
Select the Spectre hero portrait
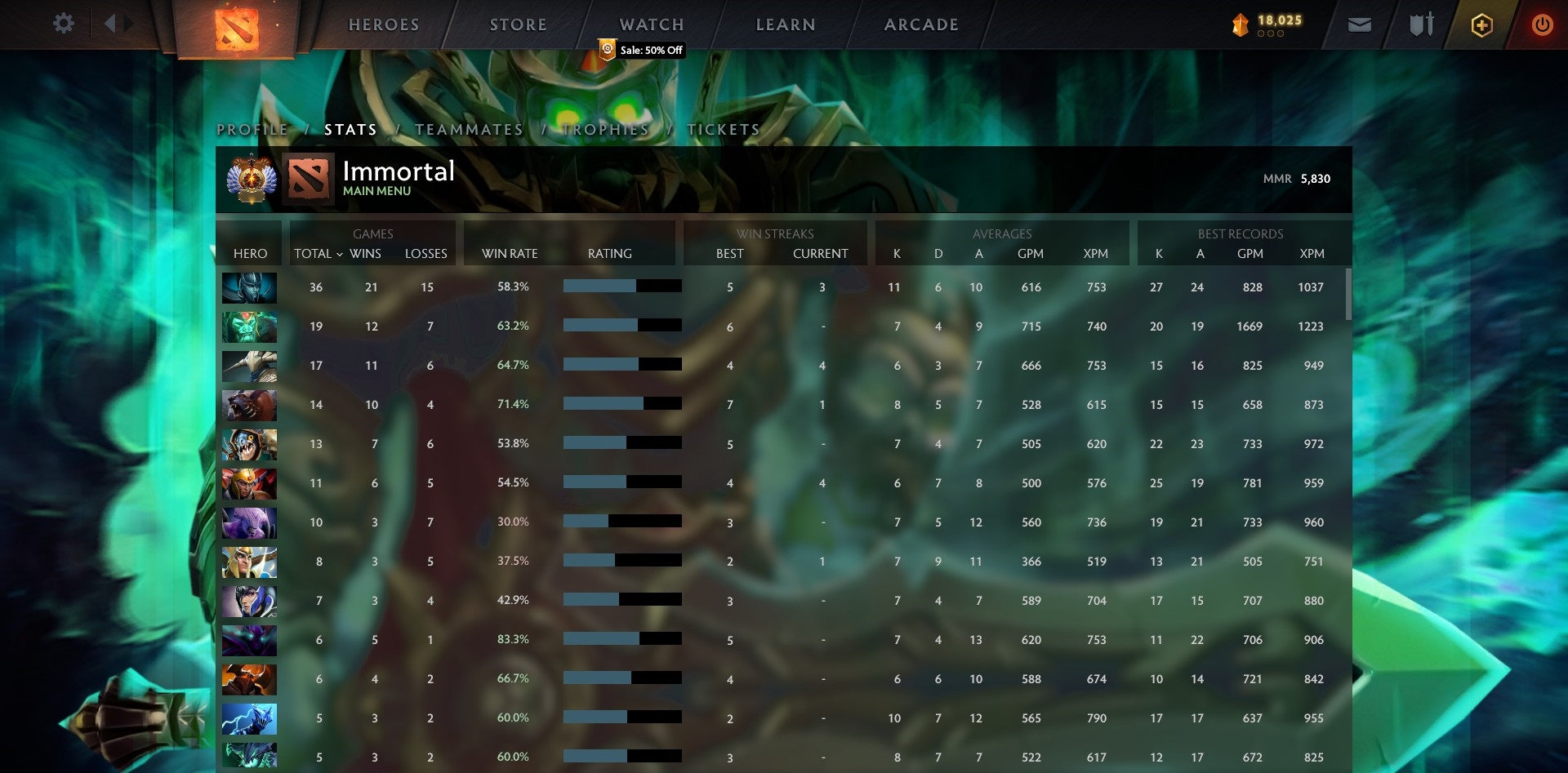tap(249, 640)
